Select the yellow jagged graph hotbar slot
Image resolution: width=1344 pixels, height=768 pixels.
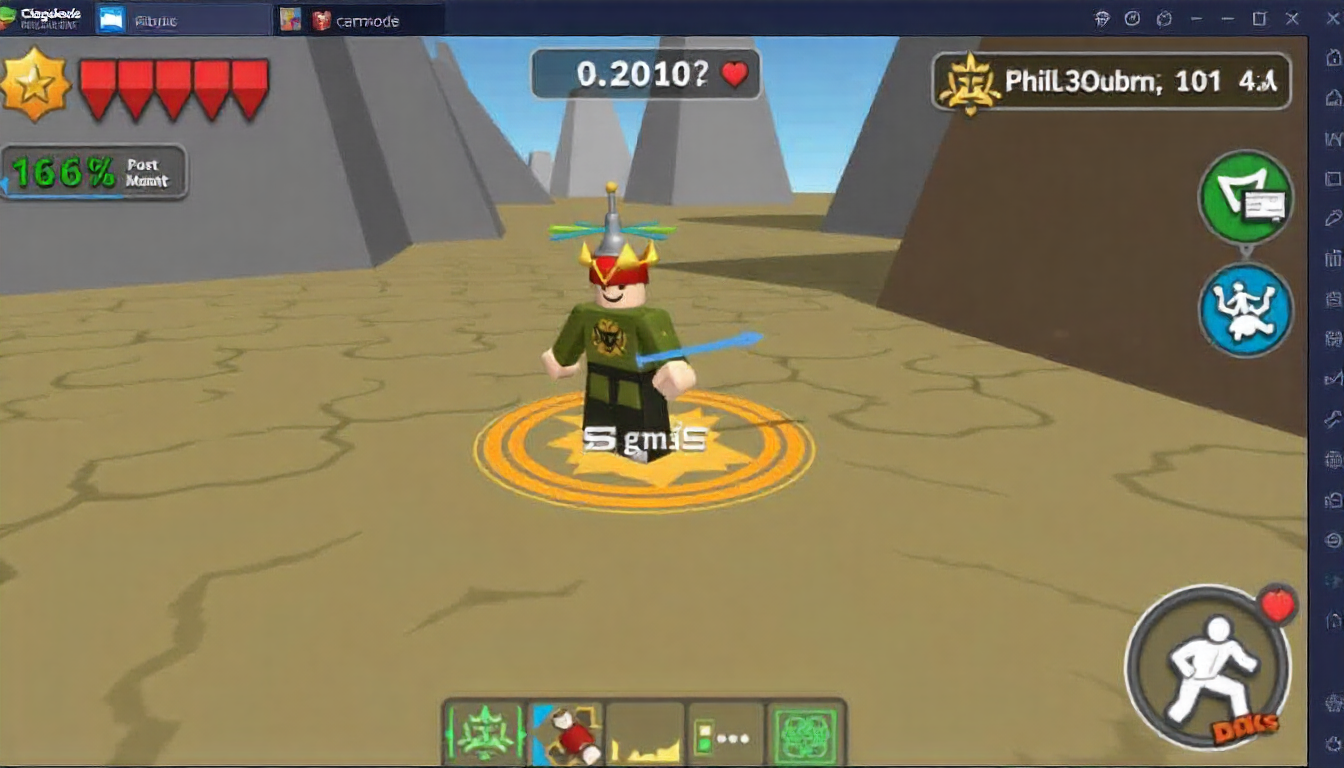(645, 733)
